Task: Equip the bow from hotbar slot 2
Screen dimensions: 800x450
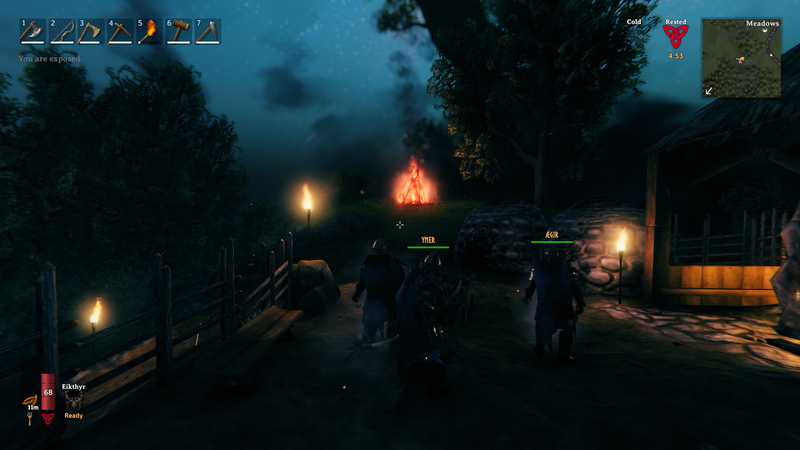Action: pos(62,32)
